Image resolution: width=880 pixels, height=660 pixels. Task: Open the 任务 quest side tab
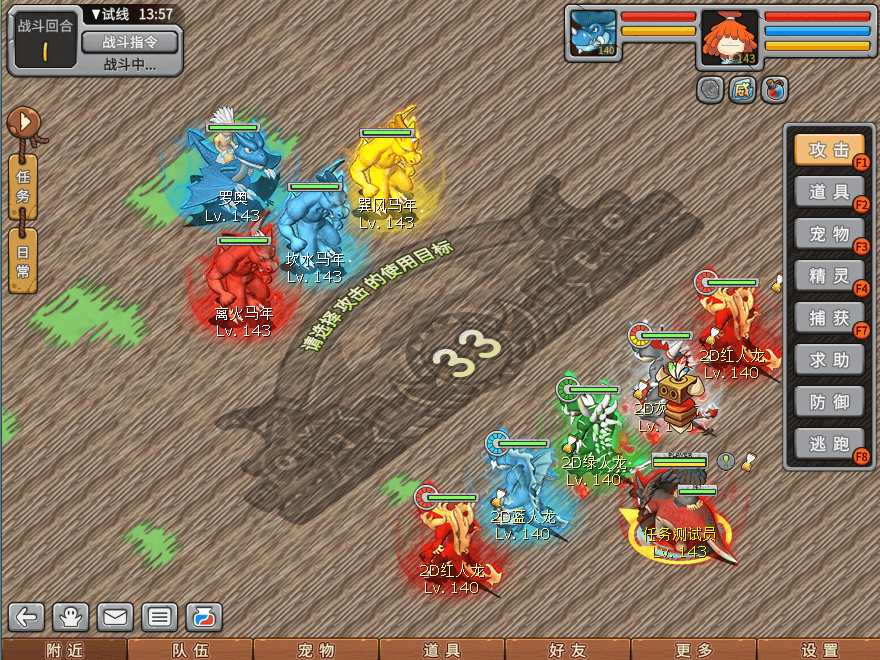[x=23, y=187]
